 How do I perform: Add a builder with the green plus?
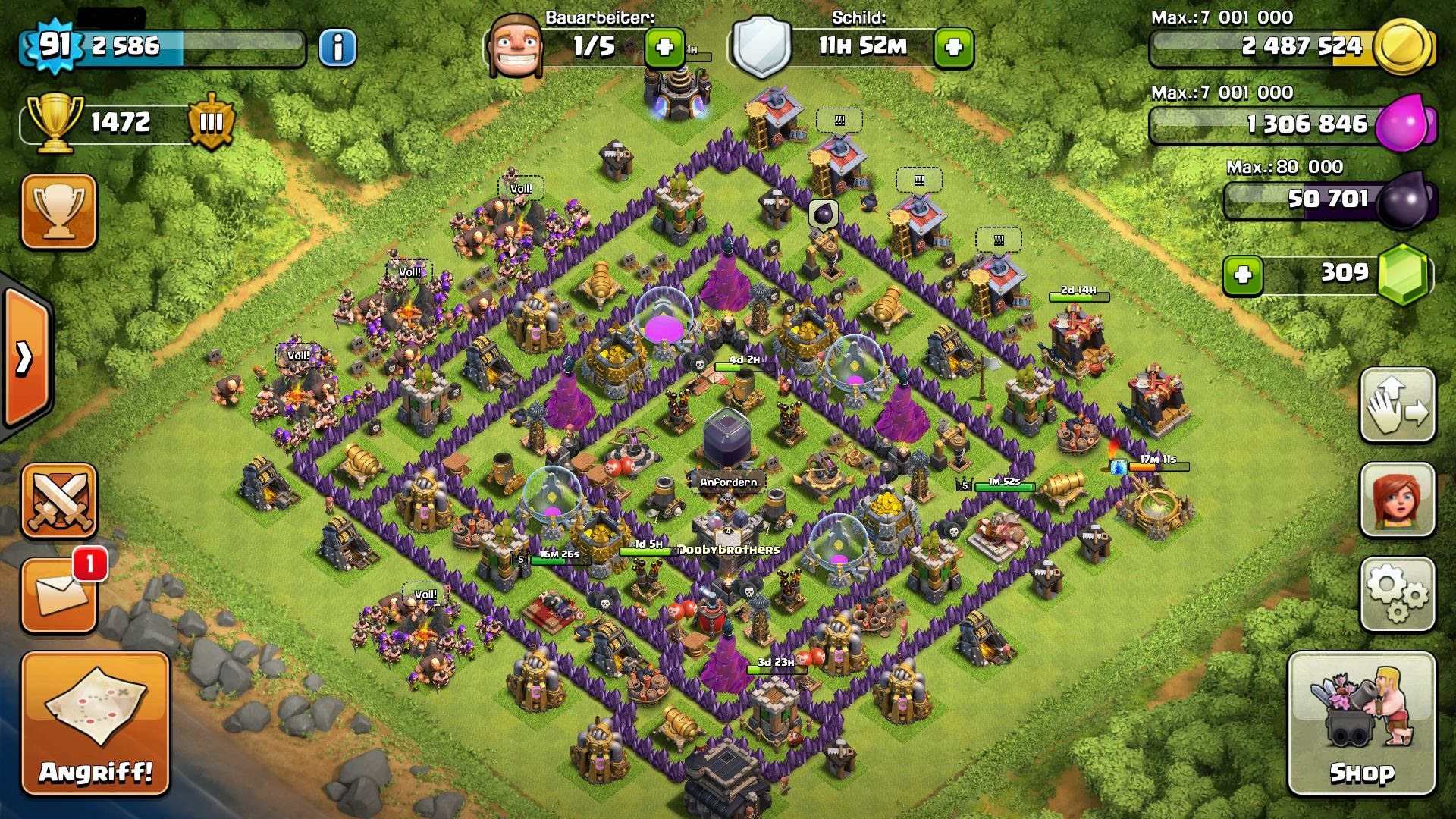coord(664,48)
